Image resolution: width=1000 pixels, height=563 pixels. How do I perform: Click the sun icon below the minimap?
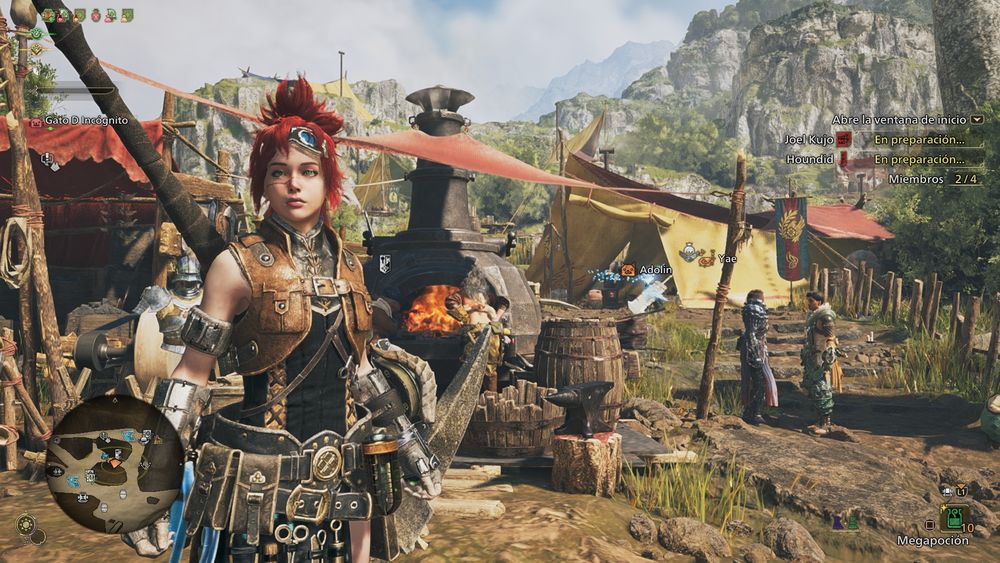(27, 524)
